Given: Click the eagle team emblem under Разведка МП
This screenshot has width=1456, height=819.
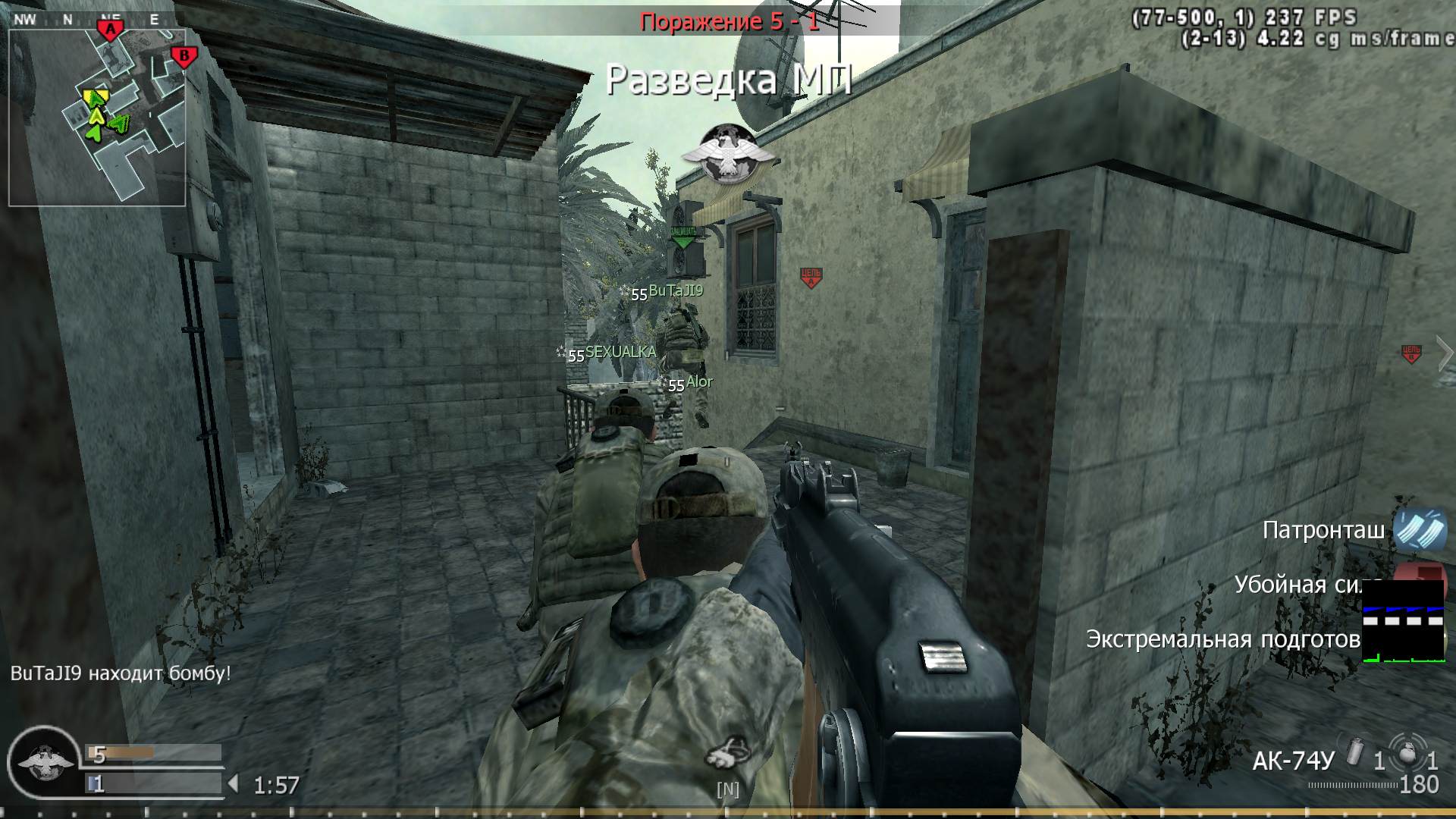Looking at the screenshot, I should point(728,154).
